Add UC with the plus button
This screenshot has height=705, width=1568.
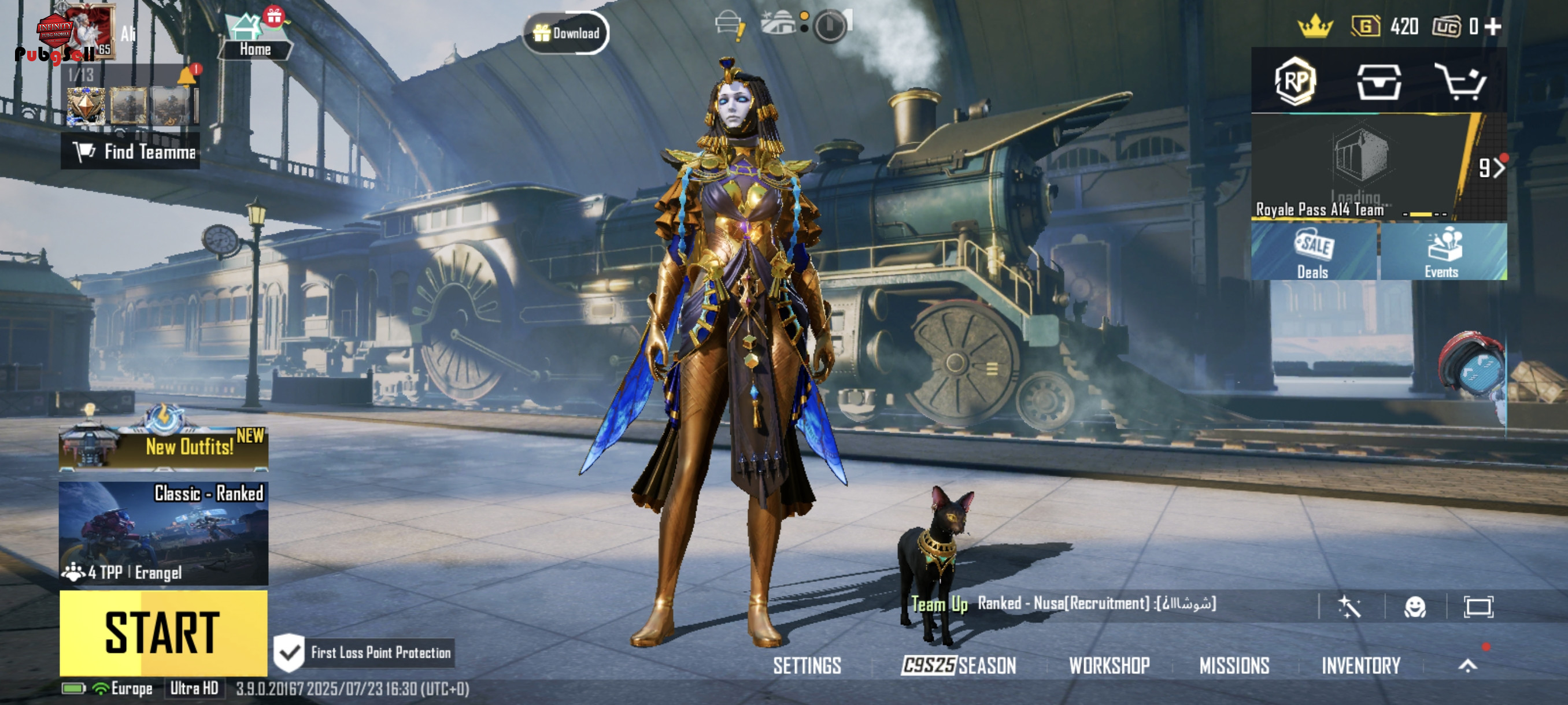tap(1492, 27)
